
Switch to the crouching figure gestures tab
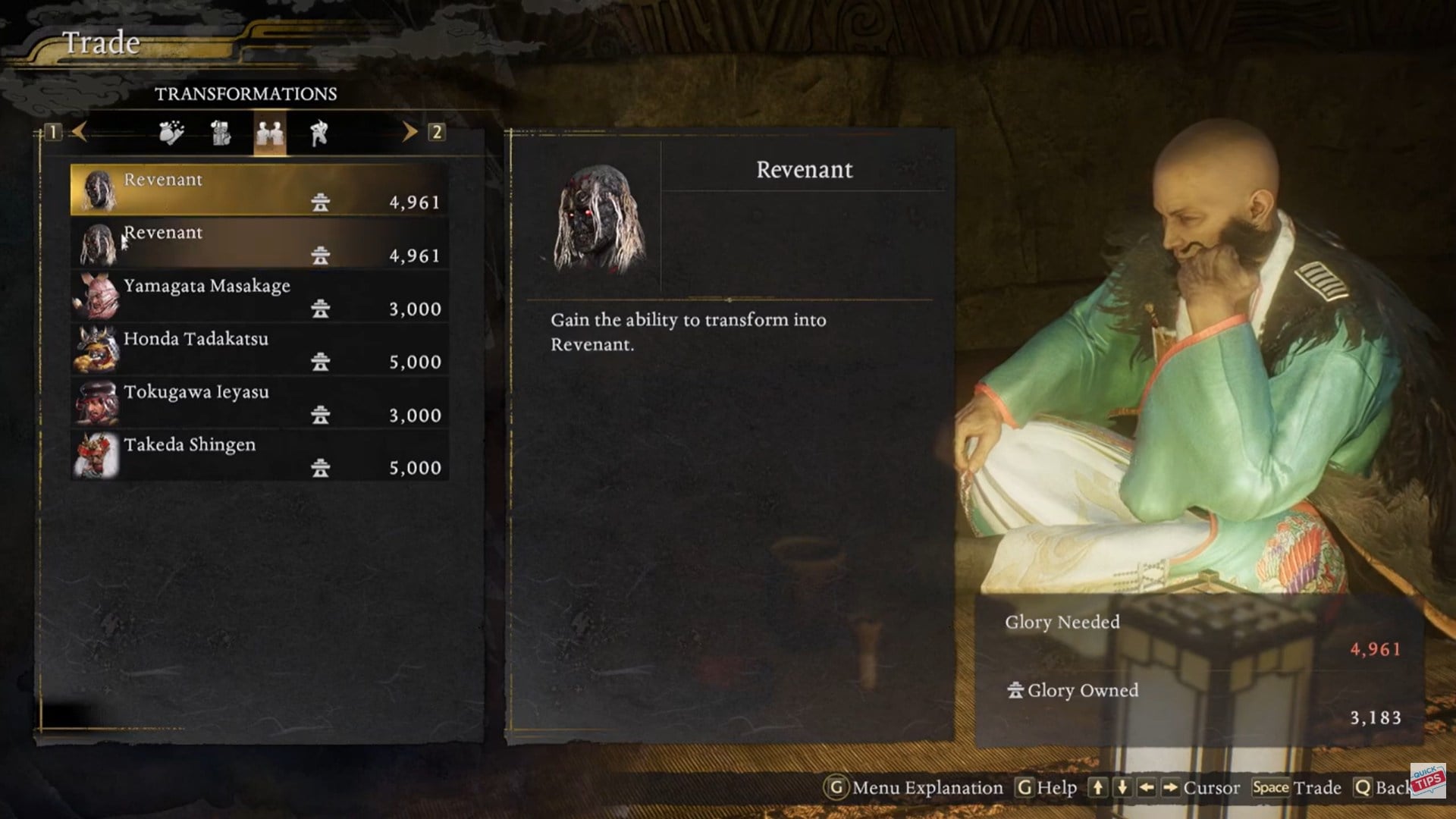(319, 133)
